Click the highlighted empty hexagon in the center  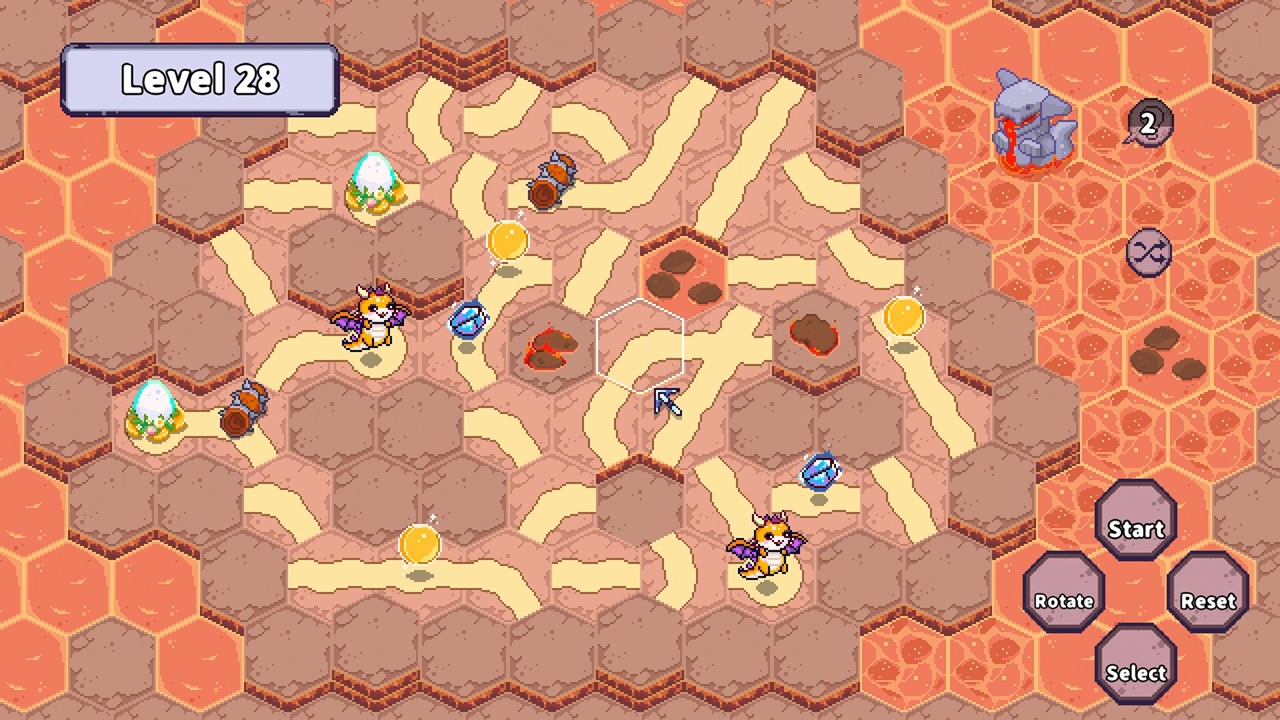tap(638, 345)
